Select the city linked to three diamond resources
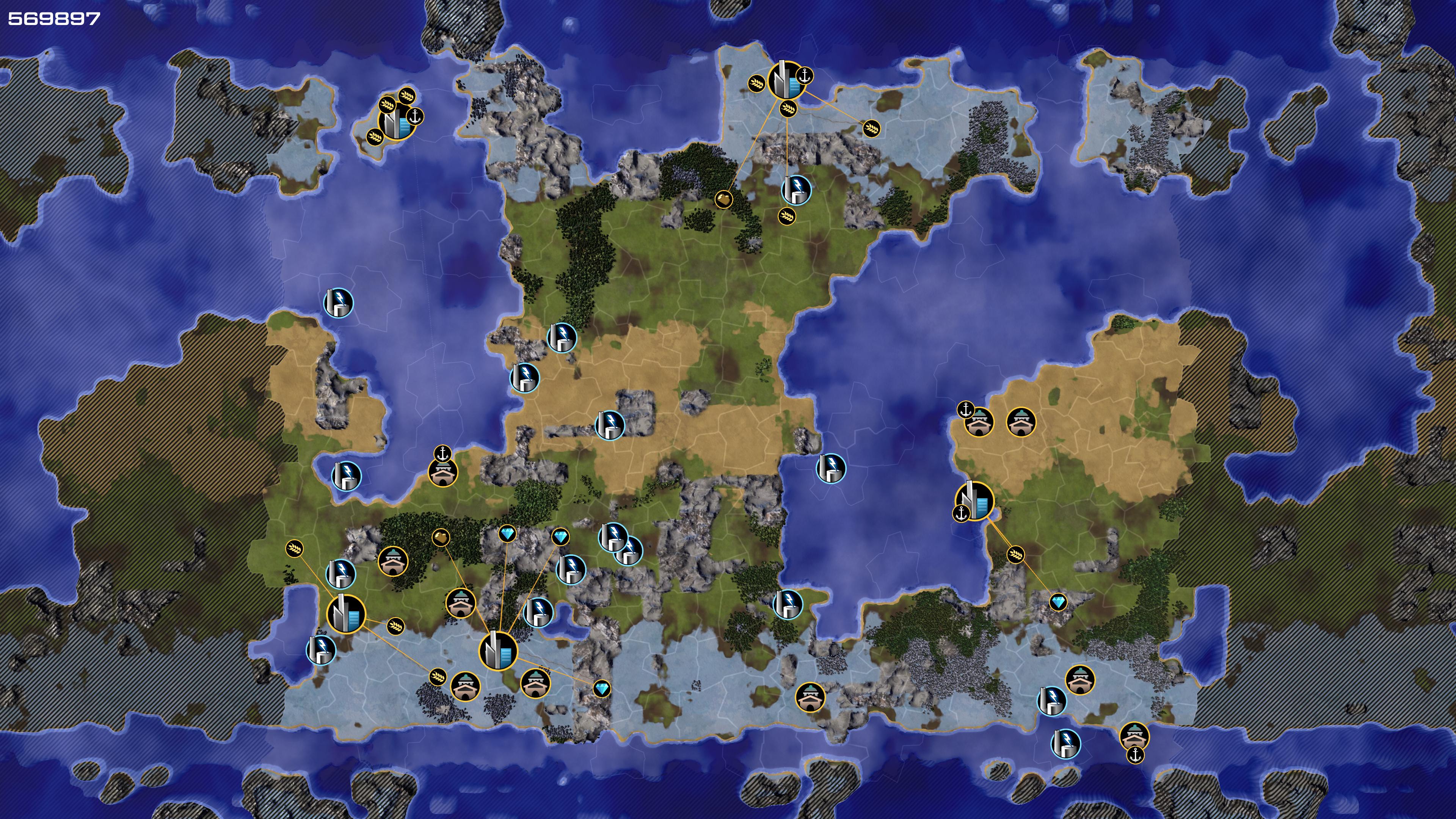The height and width of the screenshot is (819, 1456). tap(498, 651)
